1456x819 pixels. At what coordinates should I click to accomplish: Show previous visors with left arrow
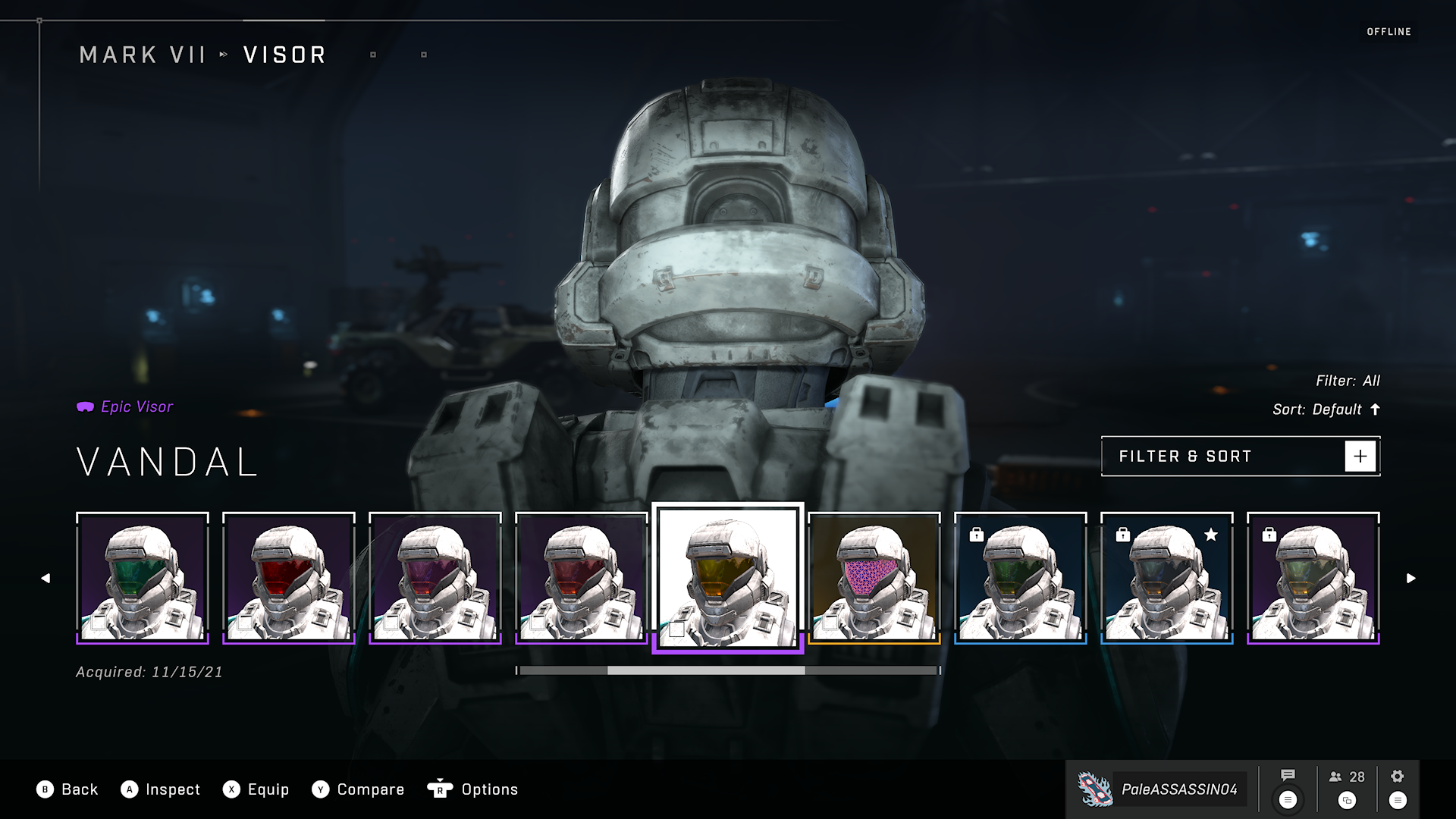pyautogui.click(x=45, y=579)
